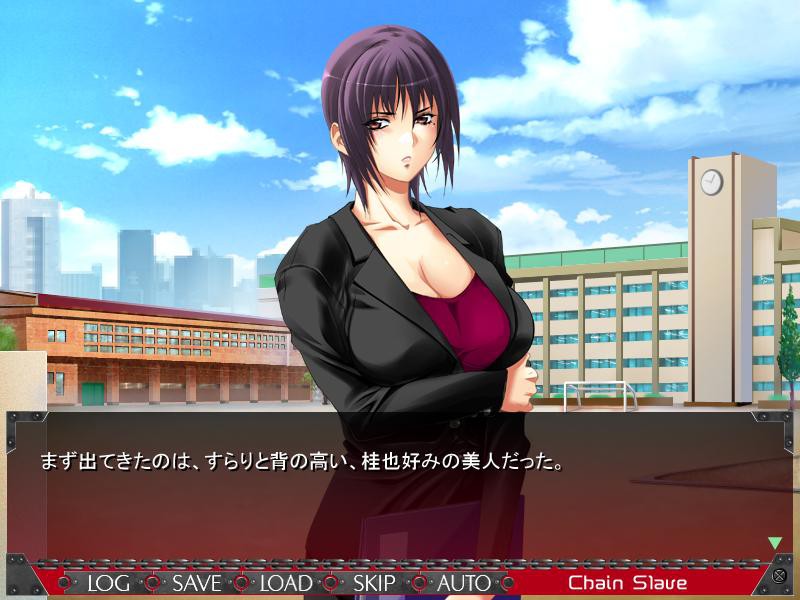
Task: Open the LOAD menu
Action: (286, 582)
